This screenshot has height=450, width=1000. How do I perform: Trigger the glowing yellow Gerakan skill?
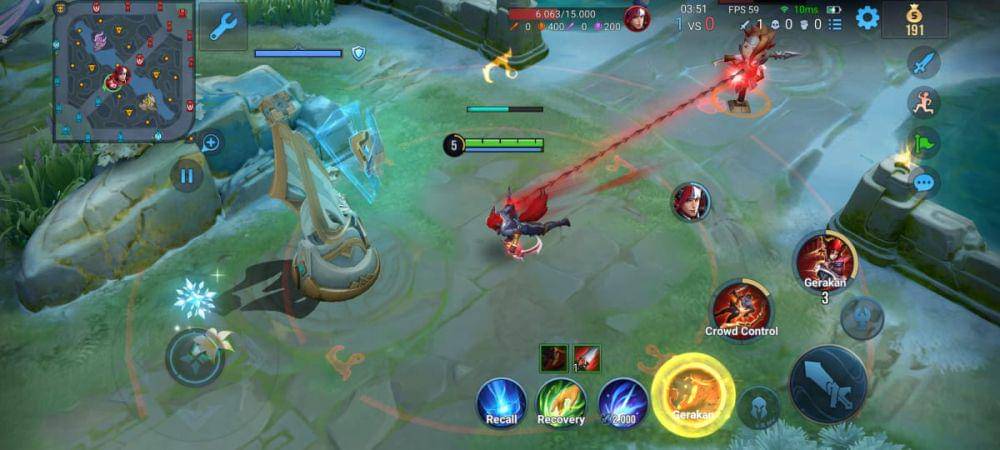click(x=692, y=394)
